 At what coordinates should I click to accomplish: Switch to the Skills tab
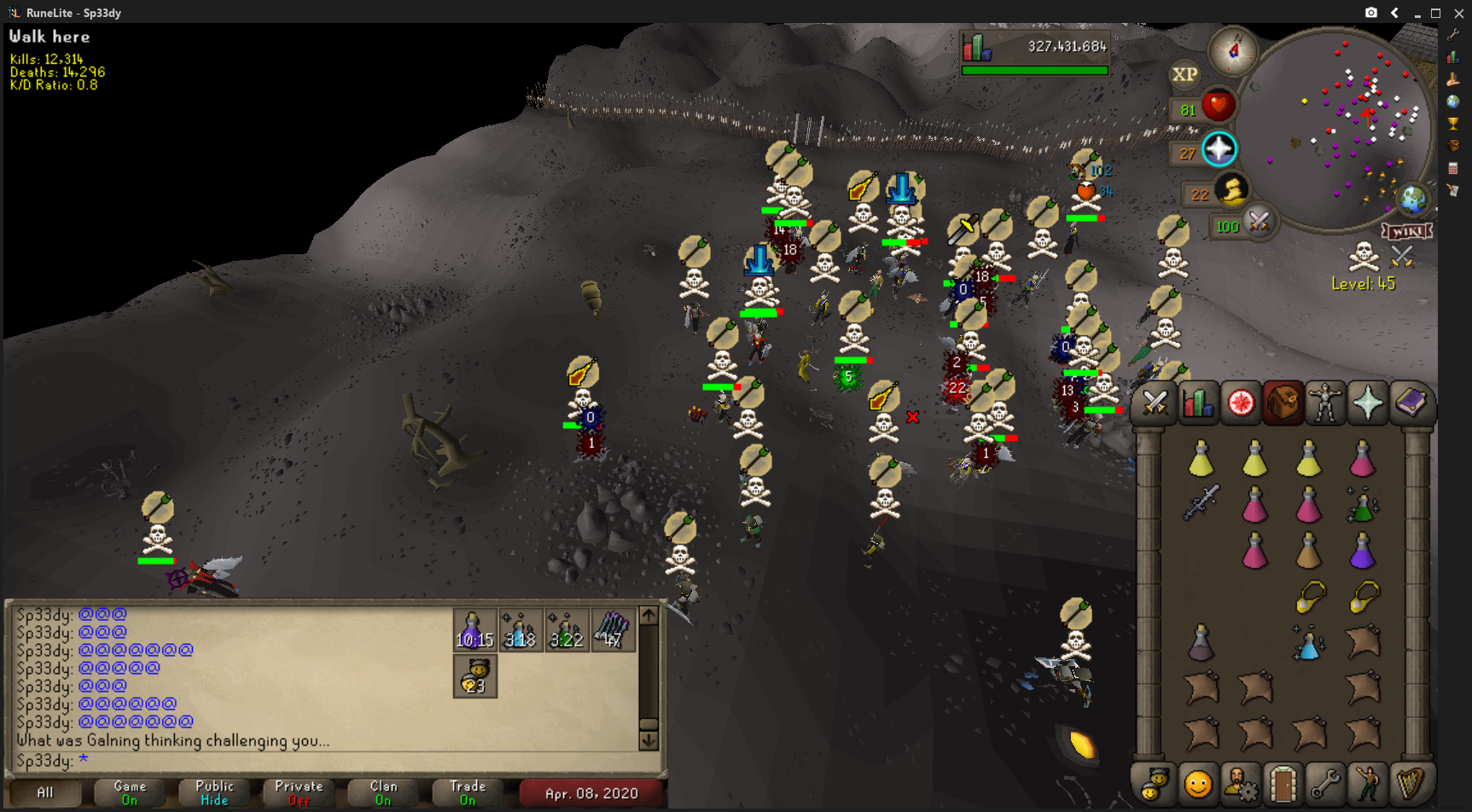[x=1198, y=403]
